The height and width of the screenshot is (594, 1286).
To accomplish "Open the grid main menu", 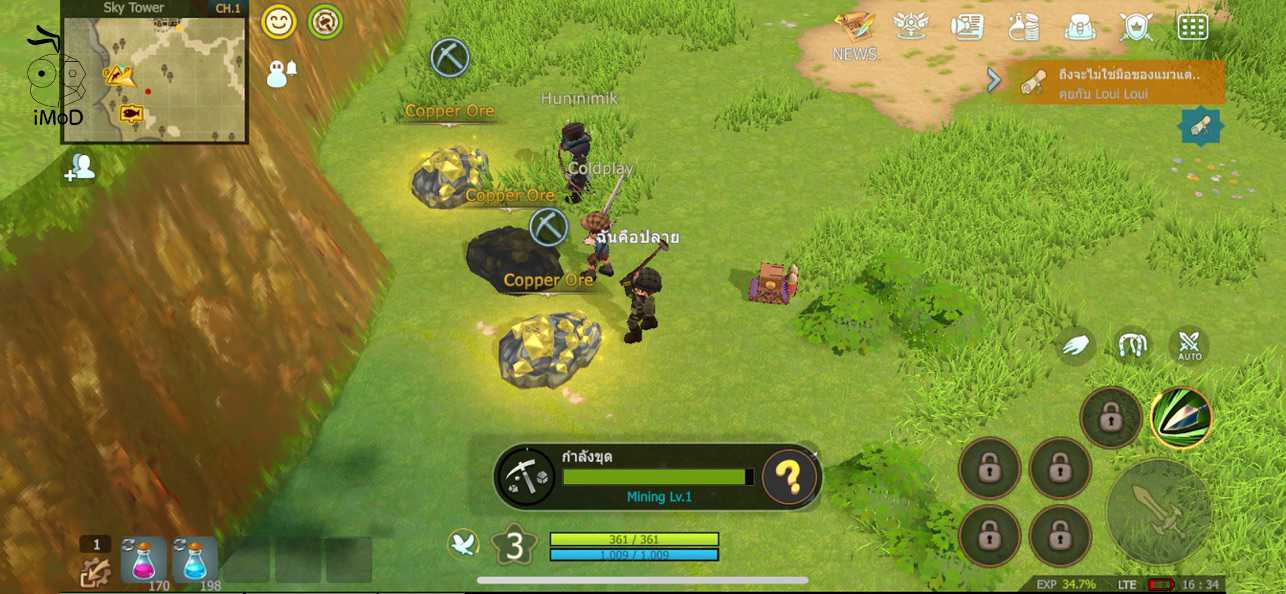I will (x=1193, y=27).
